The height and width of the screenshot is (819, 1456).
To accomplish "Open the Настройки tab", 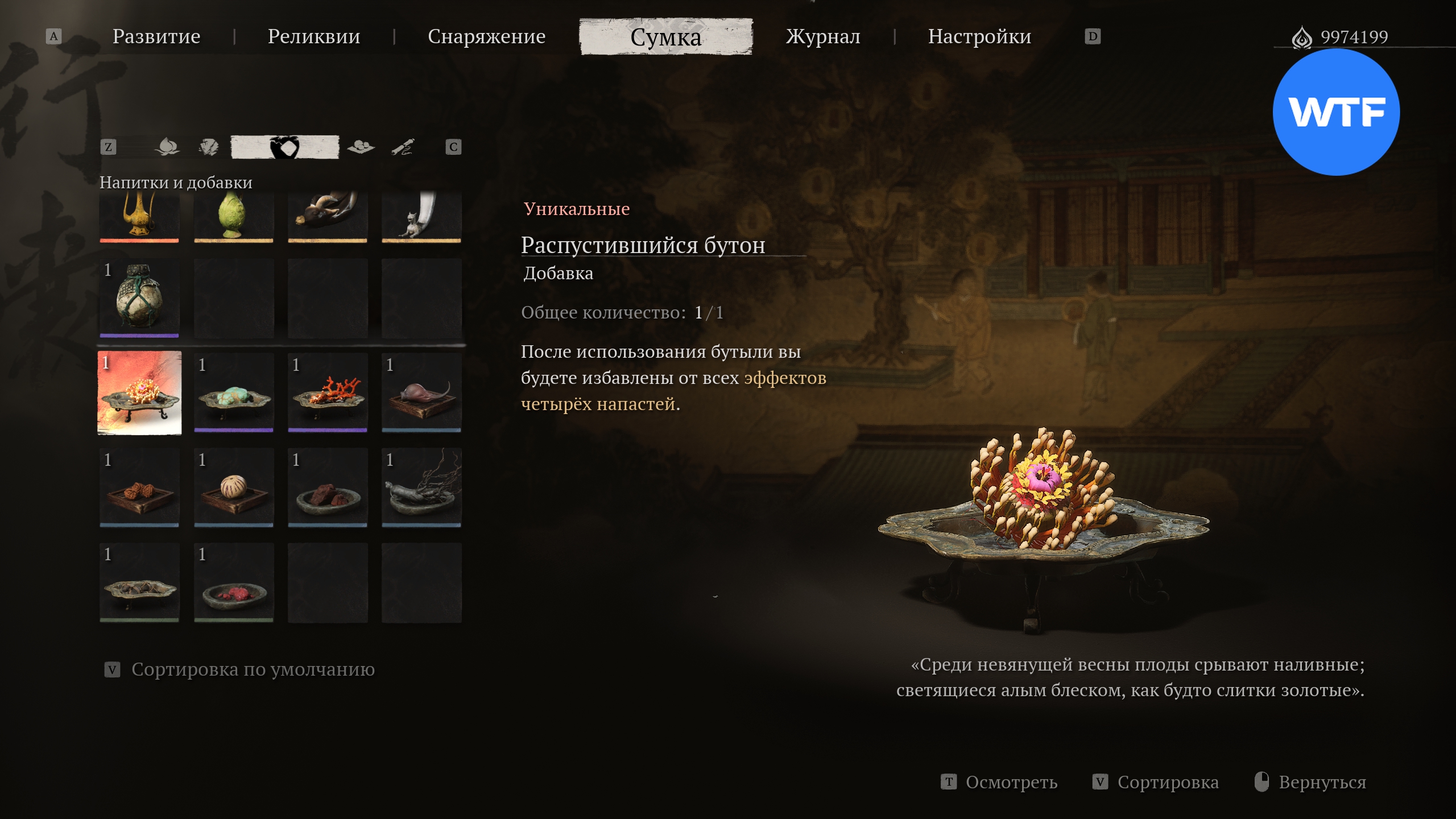I will click(979, 36).
